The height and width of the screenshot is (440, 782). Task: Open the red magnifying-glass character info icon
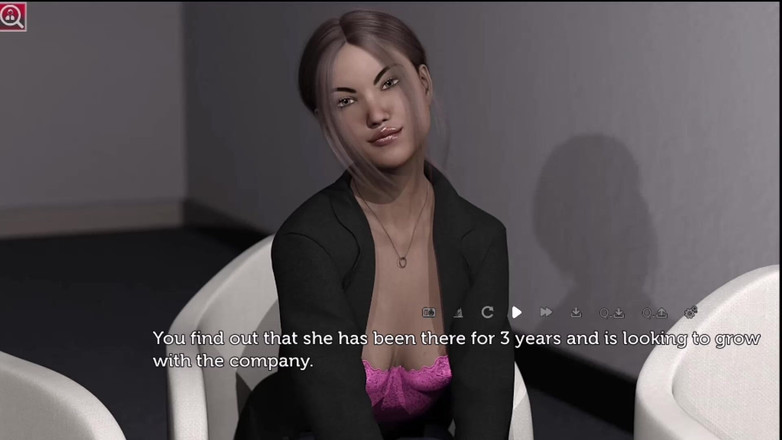pos(13,16)
